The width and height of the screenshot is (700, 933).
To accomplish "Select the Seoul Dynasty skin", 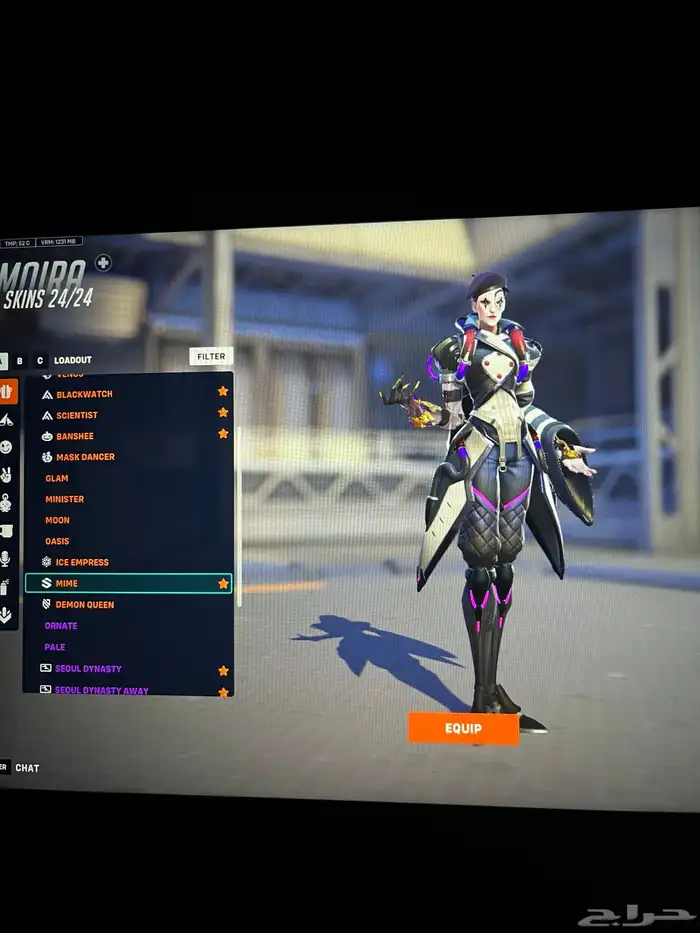I will click(x=88, y=669).
